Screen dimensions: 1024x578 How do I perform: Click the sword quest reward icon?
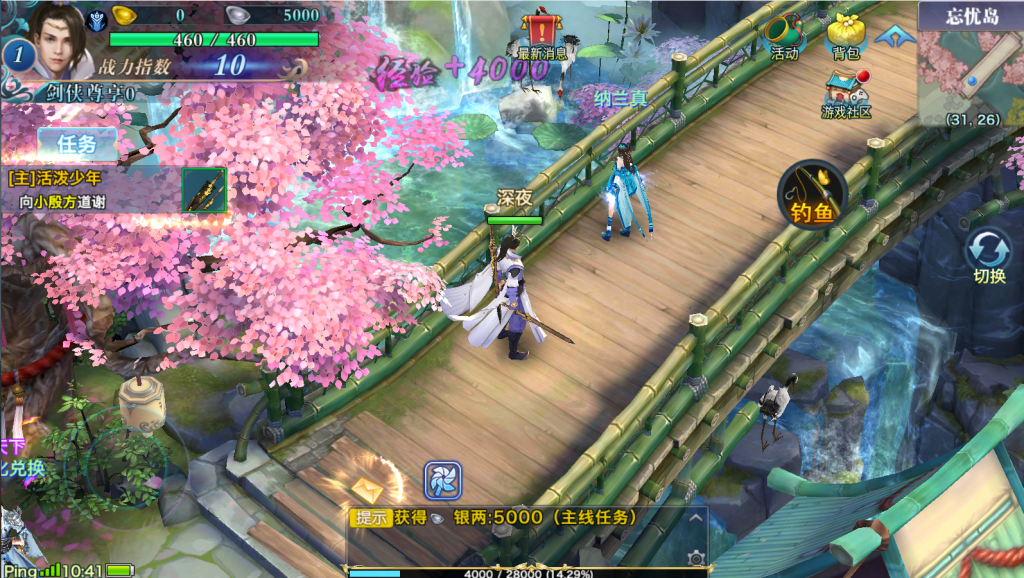[204, 189]
